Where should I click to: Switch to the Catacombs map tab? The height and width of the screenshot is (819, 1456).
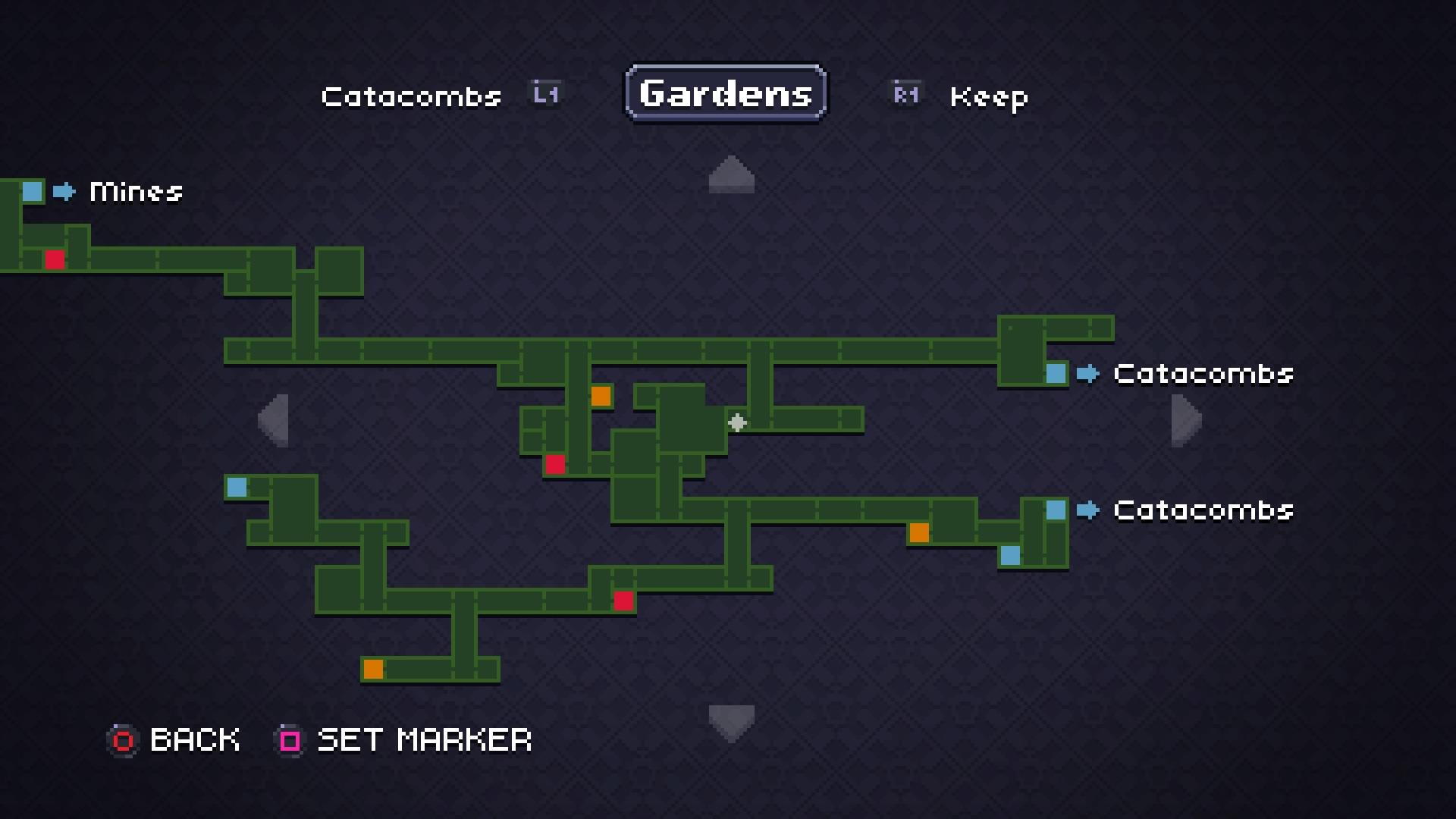pyautogui.click(x=411, y=96)
